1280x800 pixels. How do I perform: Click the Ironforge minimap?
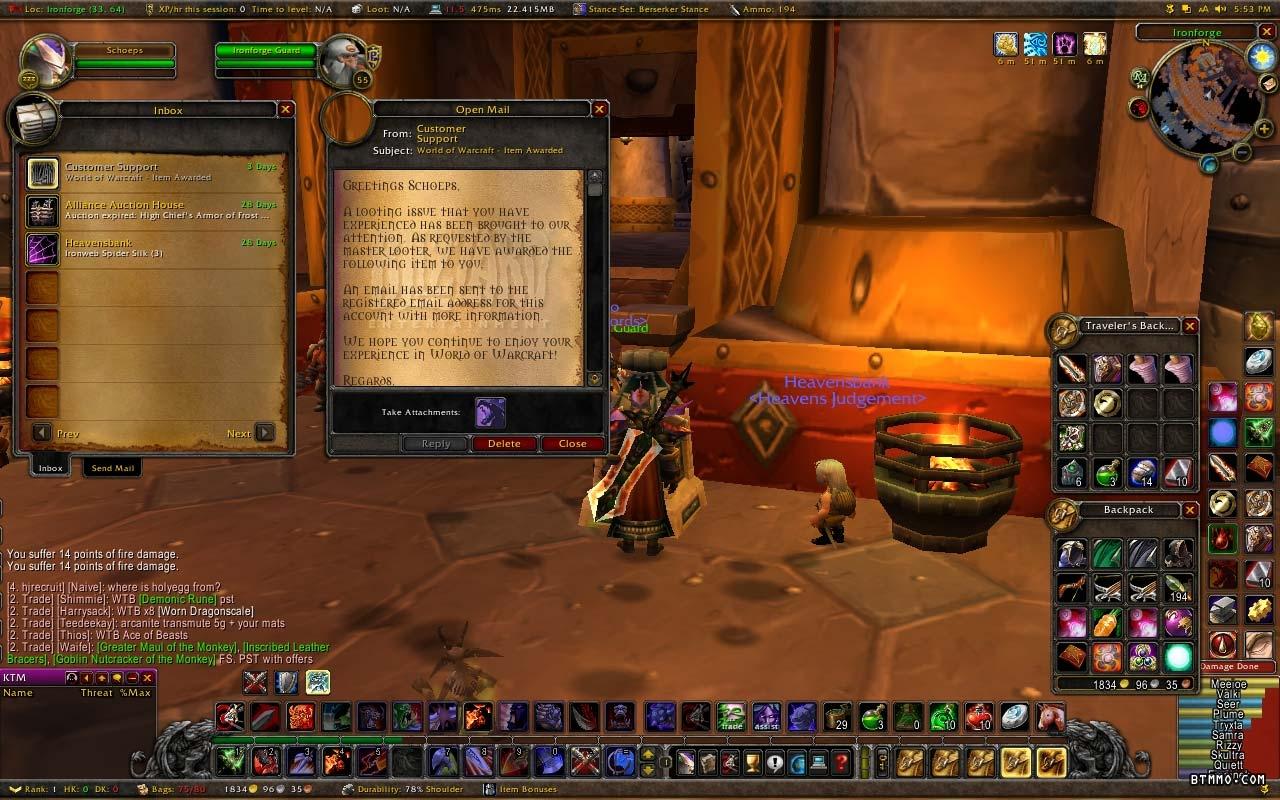(x=1195, y=98)
